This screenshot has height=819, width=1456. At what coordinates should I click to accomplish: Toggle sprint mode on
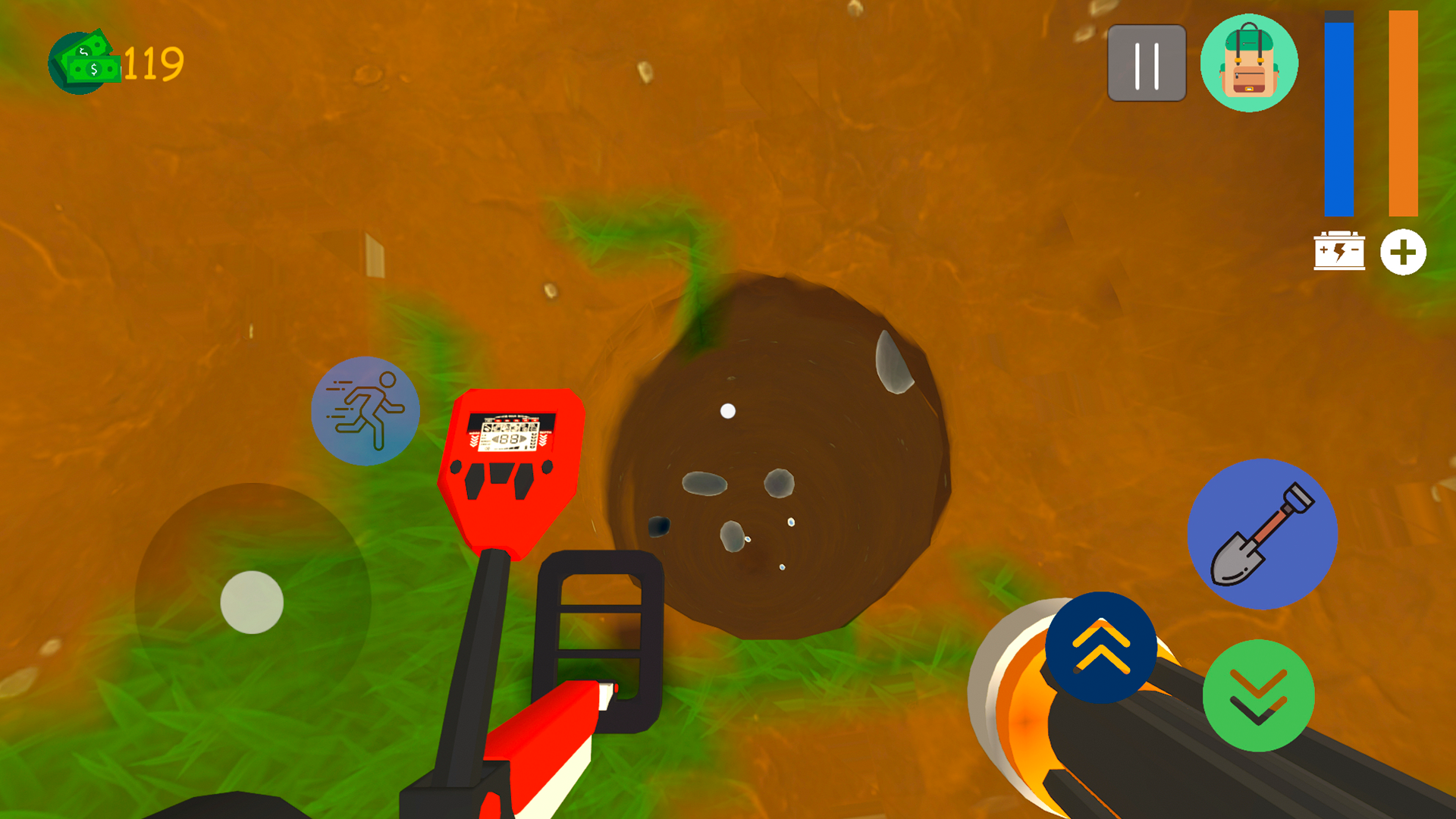(x=365, y=410)
